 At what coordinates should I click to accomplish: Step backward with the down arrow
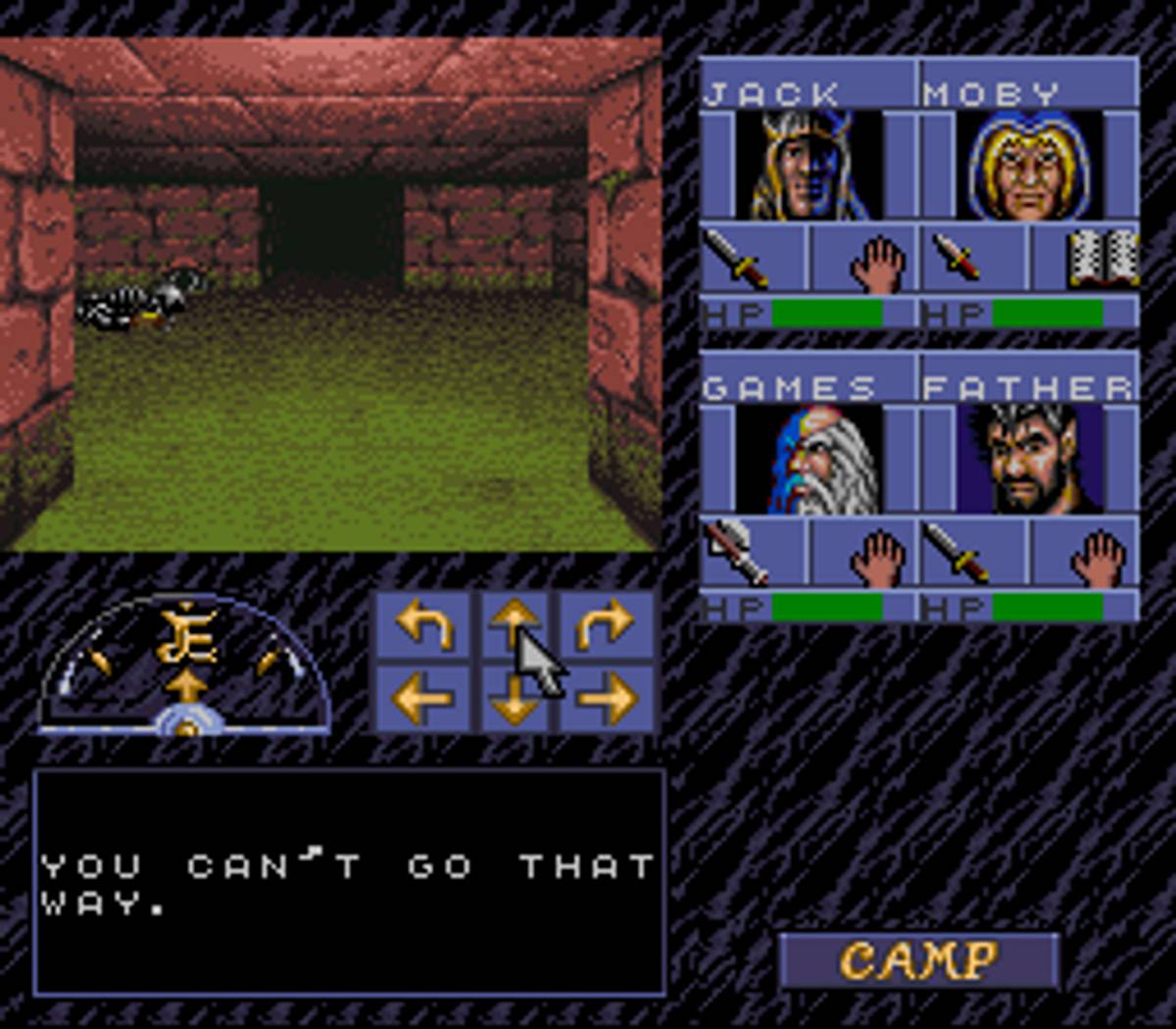[x=515, y=698]
